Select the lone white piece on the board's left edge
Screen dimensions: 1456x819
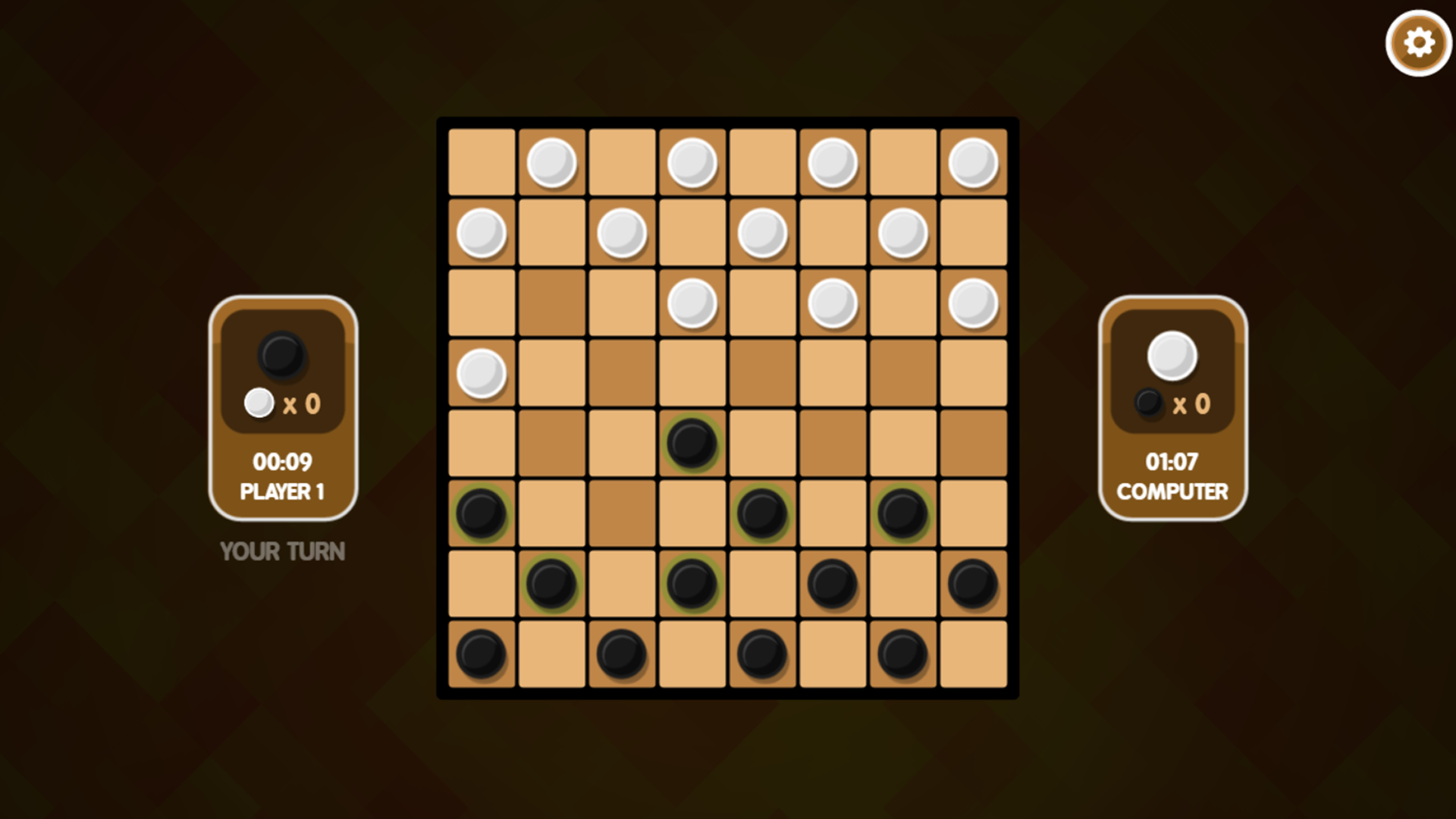(x=481, y=373)
